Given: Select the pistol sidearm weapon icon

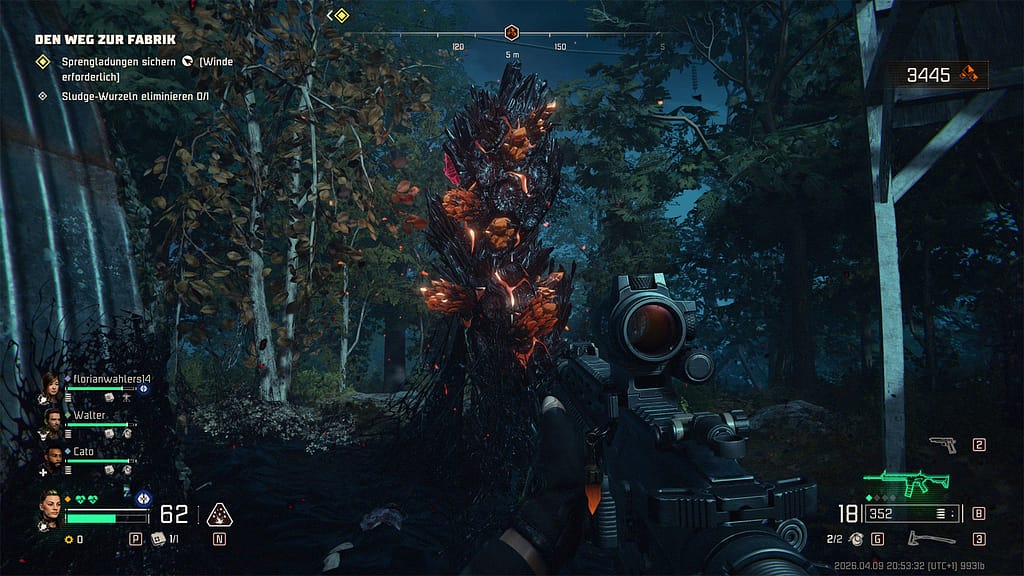Looking at the screenshot, I should coord(941,444).
